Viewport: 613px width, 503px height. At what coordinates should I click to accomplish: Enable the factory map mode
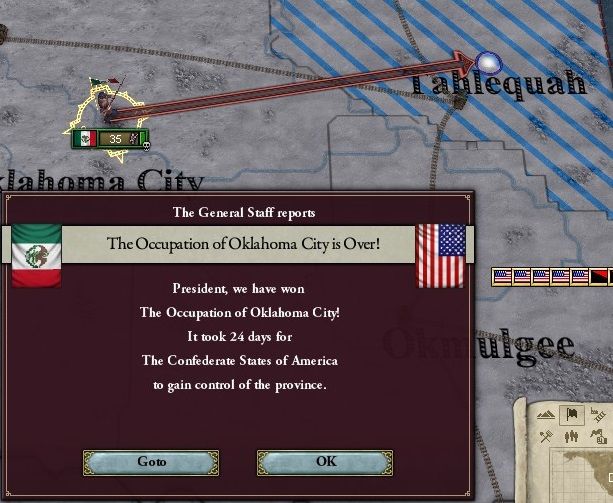click(x=600, y=436)
